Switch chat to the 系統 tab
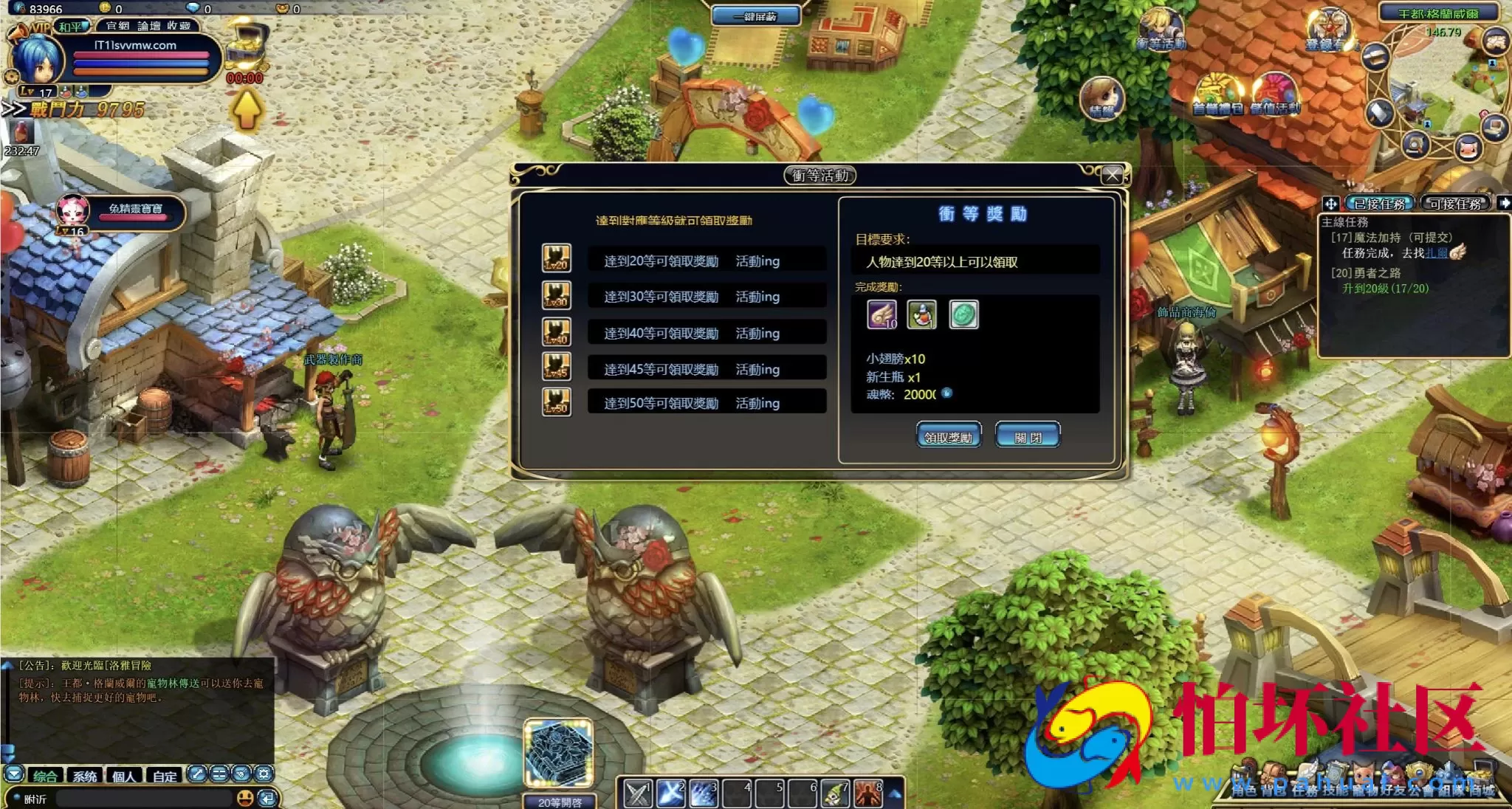This screenshot has width=1512, height=809. point(85,776)
